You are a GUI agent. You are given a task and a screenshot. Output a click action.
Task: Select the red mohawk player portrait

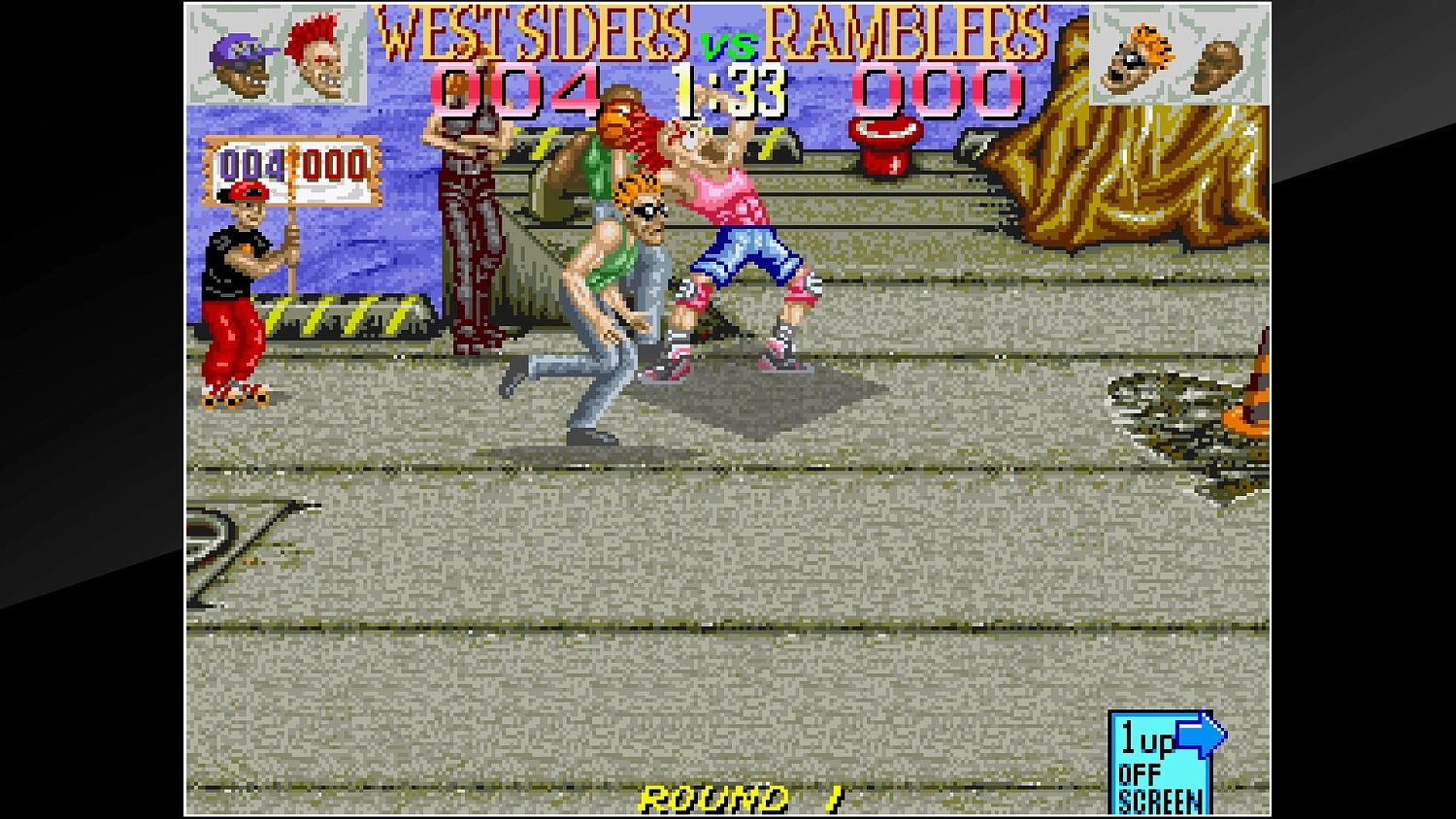(x=317, y=55)
